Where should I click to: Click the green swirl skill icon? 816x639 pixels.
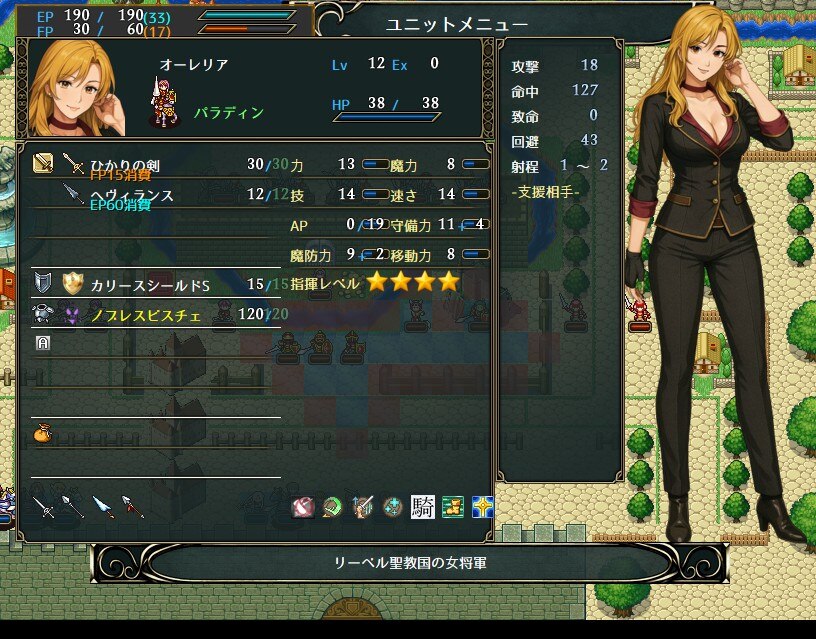[x=332, y=507]
